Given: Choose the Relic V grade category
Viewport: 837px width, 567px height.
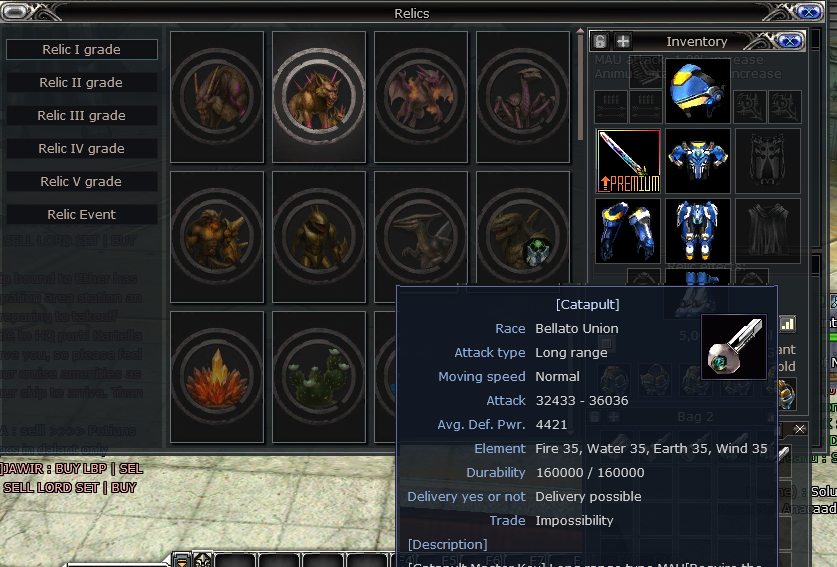Looking at the screenshot, I should tap(81, 181).
